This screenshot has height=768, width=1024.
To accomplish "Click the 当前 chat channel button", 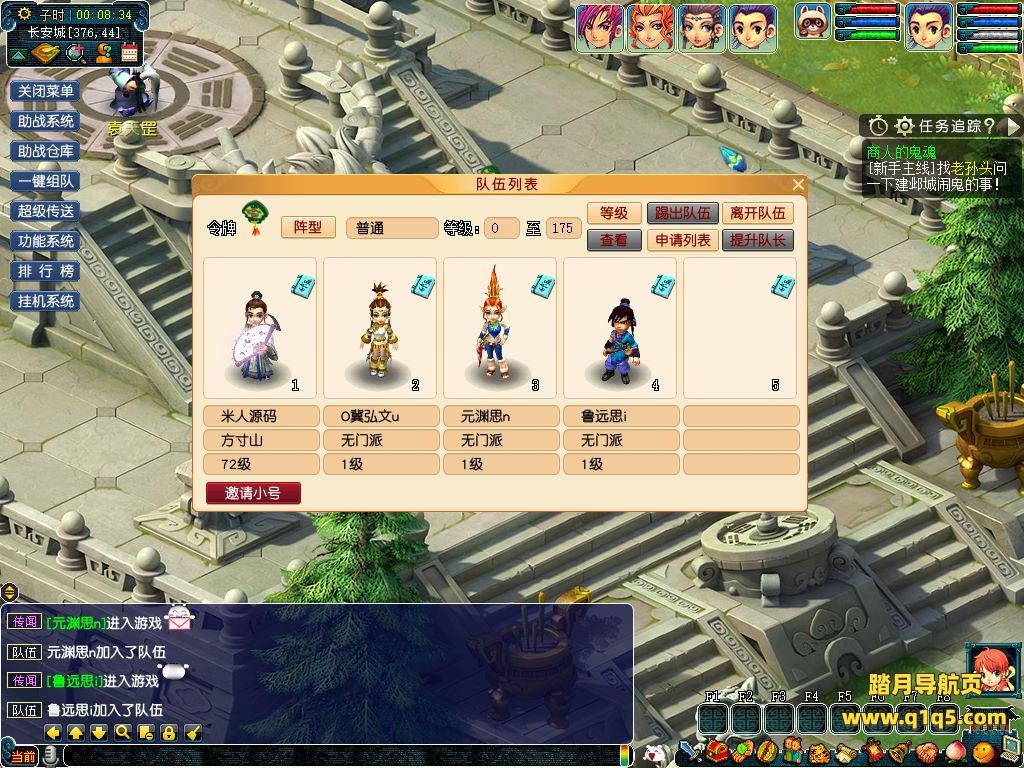I will [x=23, y=757].
